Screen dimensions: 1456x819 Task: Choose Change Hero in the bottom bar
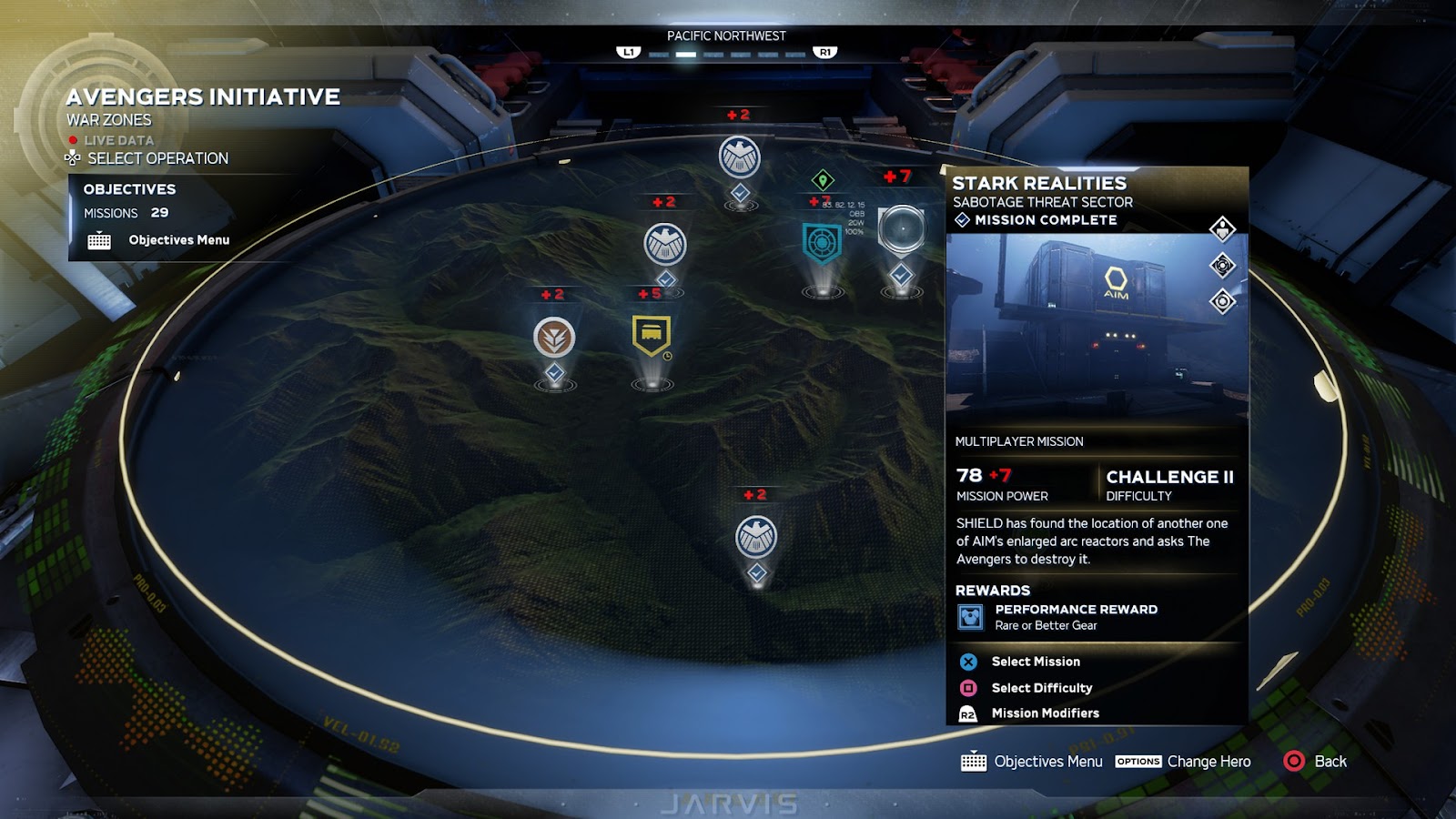coord(1208,762)
